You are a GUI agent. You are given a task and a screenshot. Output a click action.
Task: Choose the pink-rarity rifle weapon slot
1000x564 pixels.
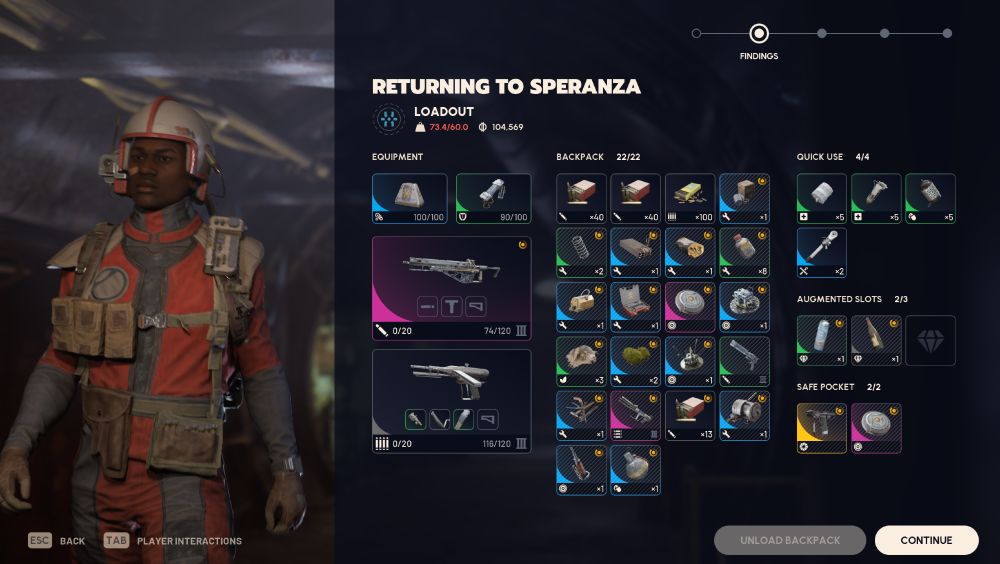[451, 288]
